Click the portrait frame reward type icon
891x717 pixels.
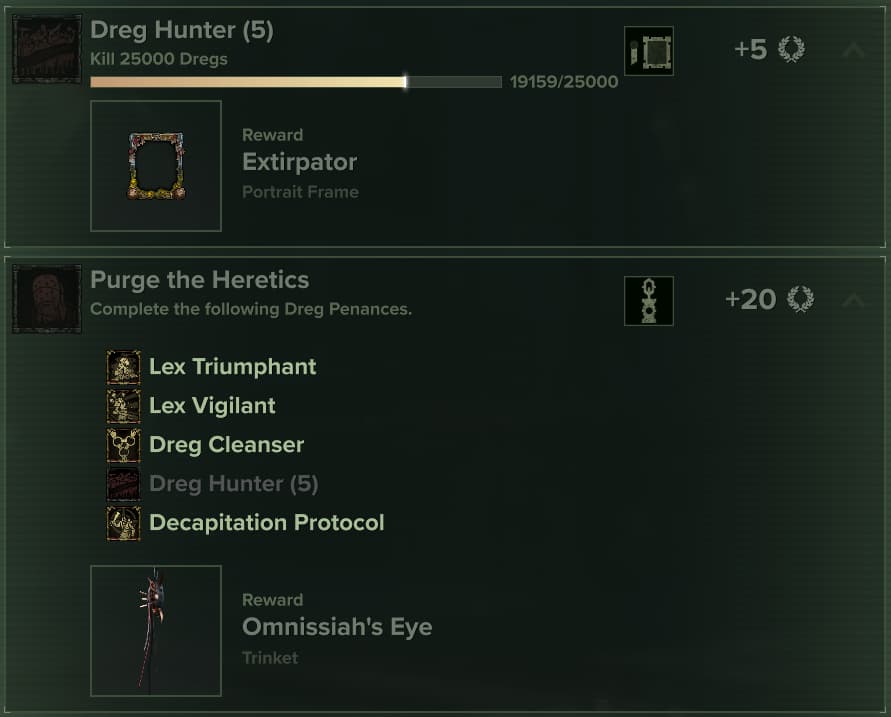coord(648,51)
